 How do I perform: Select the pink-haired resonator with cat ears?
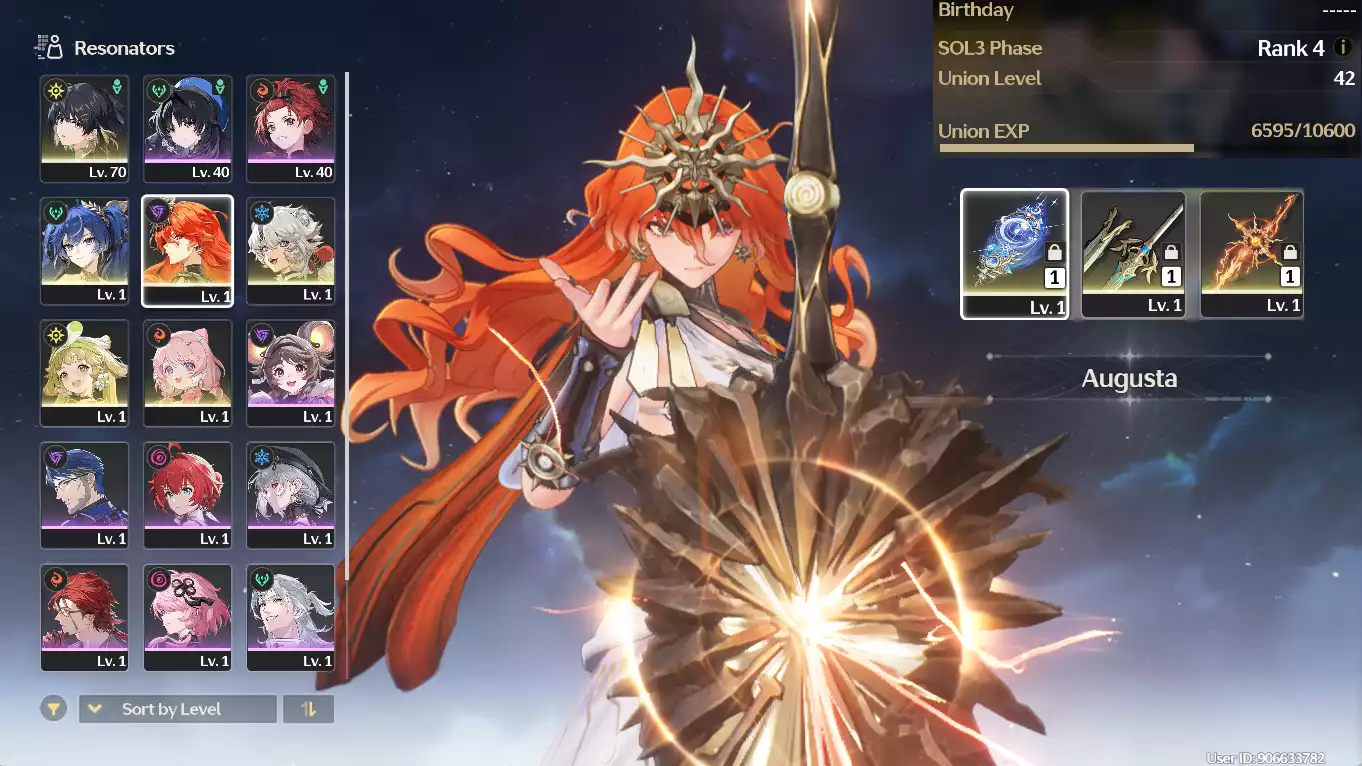[187, 373]
